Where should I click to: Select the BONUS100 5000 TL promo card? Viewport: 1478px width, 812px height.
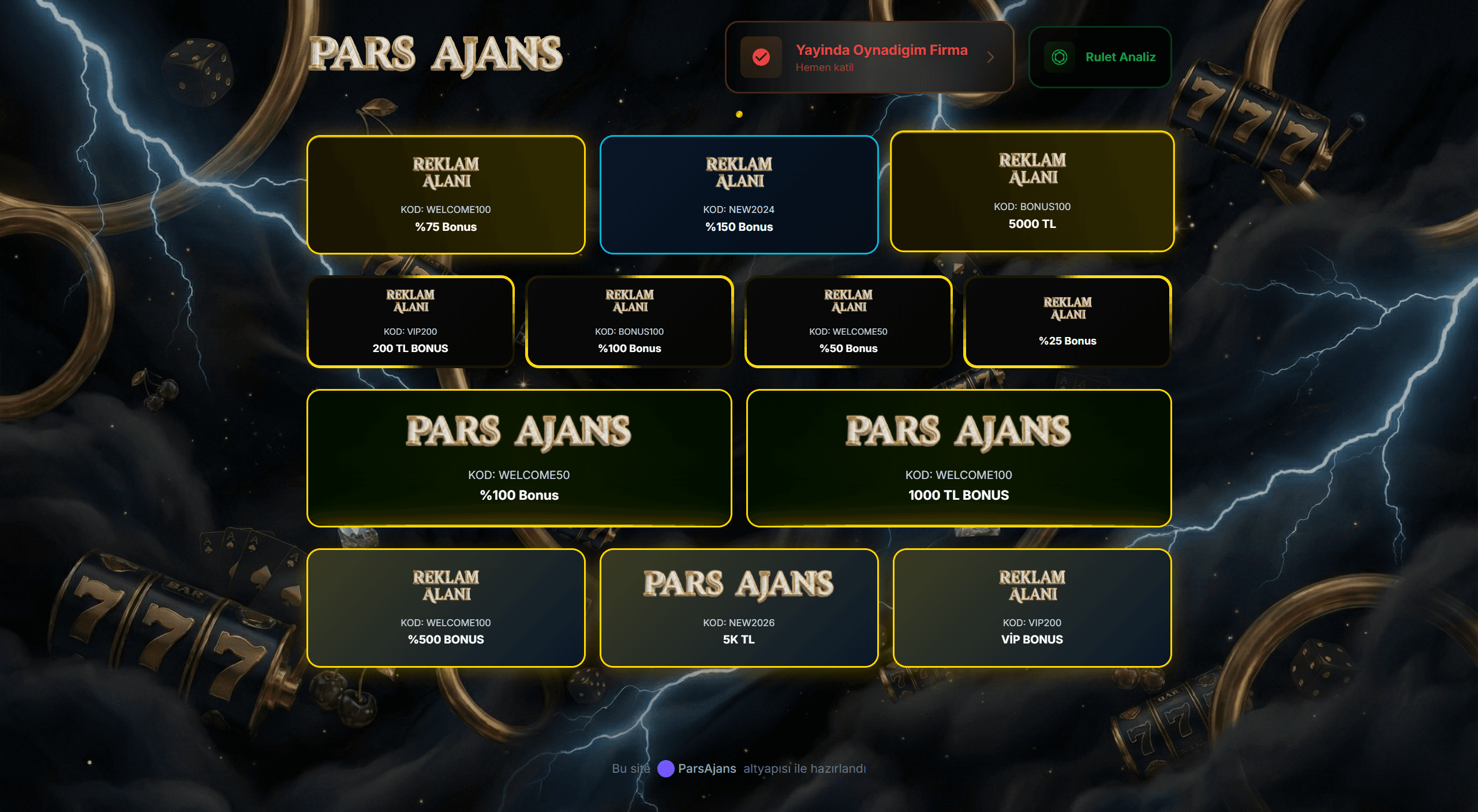tap(1034, 193)
